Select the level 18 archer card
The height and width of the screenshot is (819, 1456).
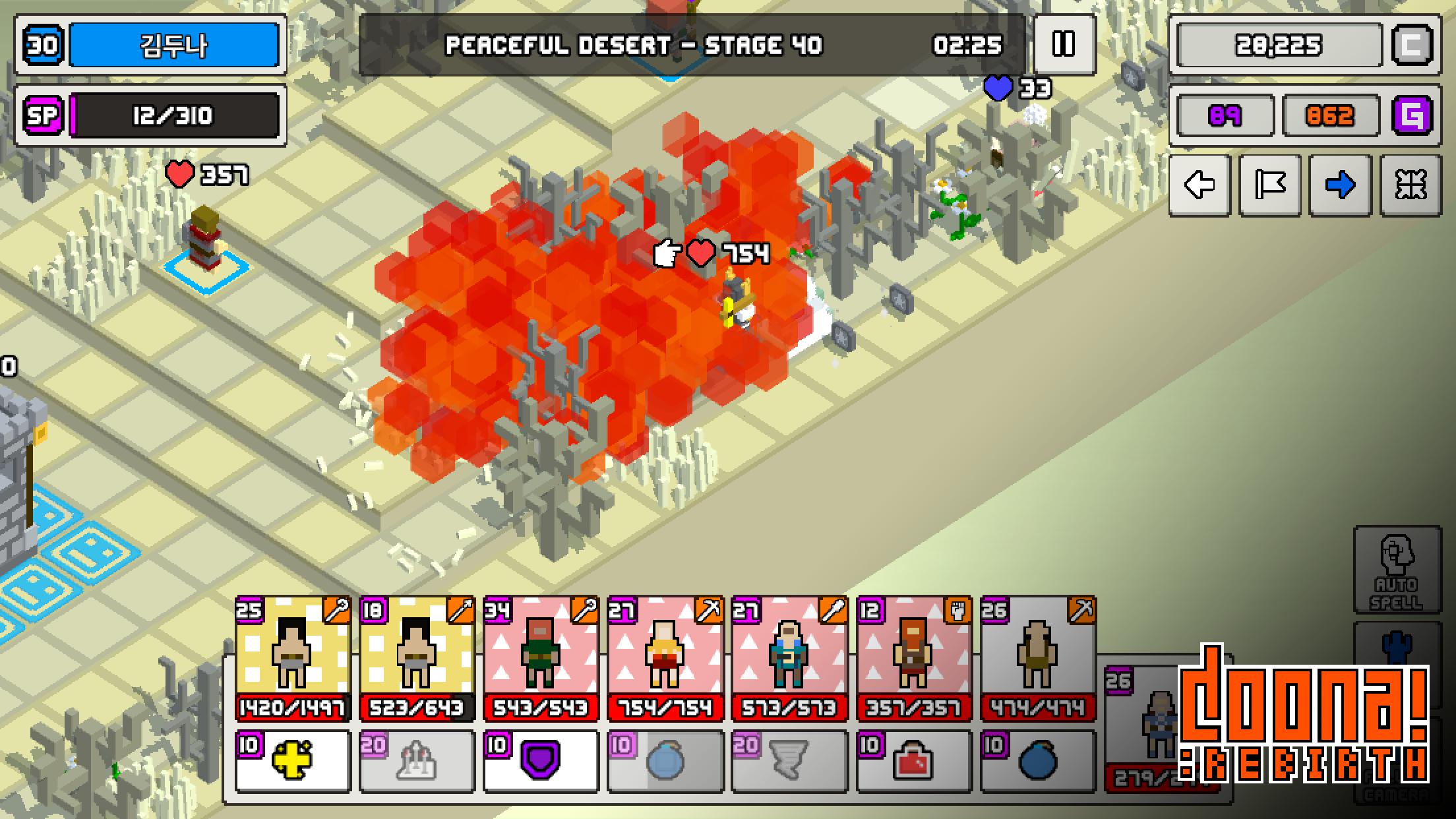(417, 657)
